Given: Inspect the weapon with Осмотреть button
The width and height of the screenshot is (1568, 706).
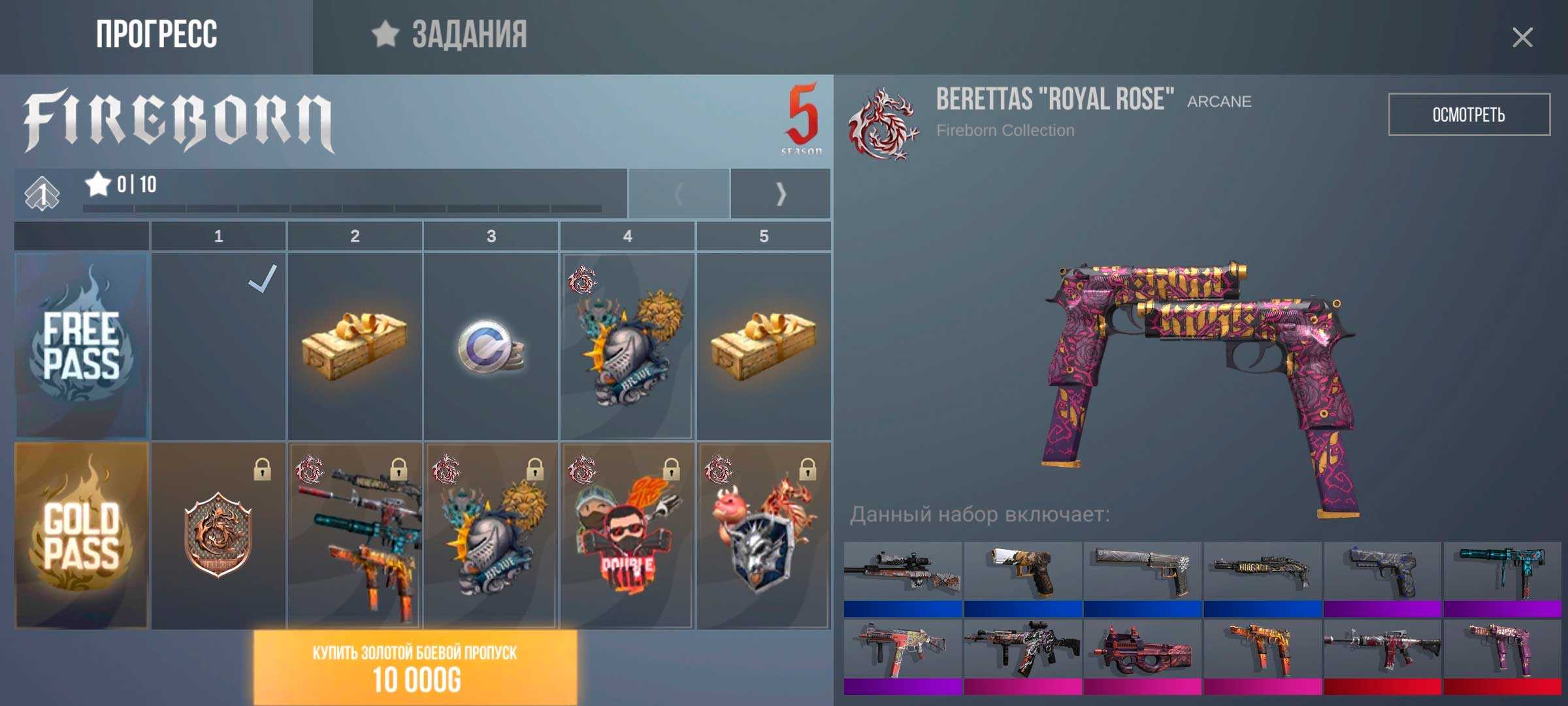Looking at the screenshot, I should 1468,115.
